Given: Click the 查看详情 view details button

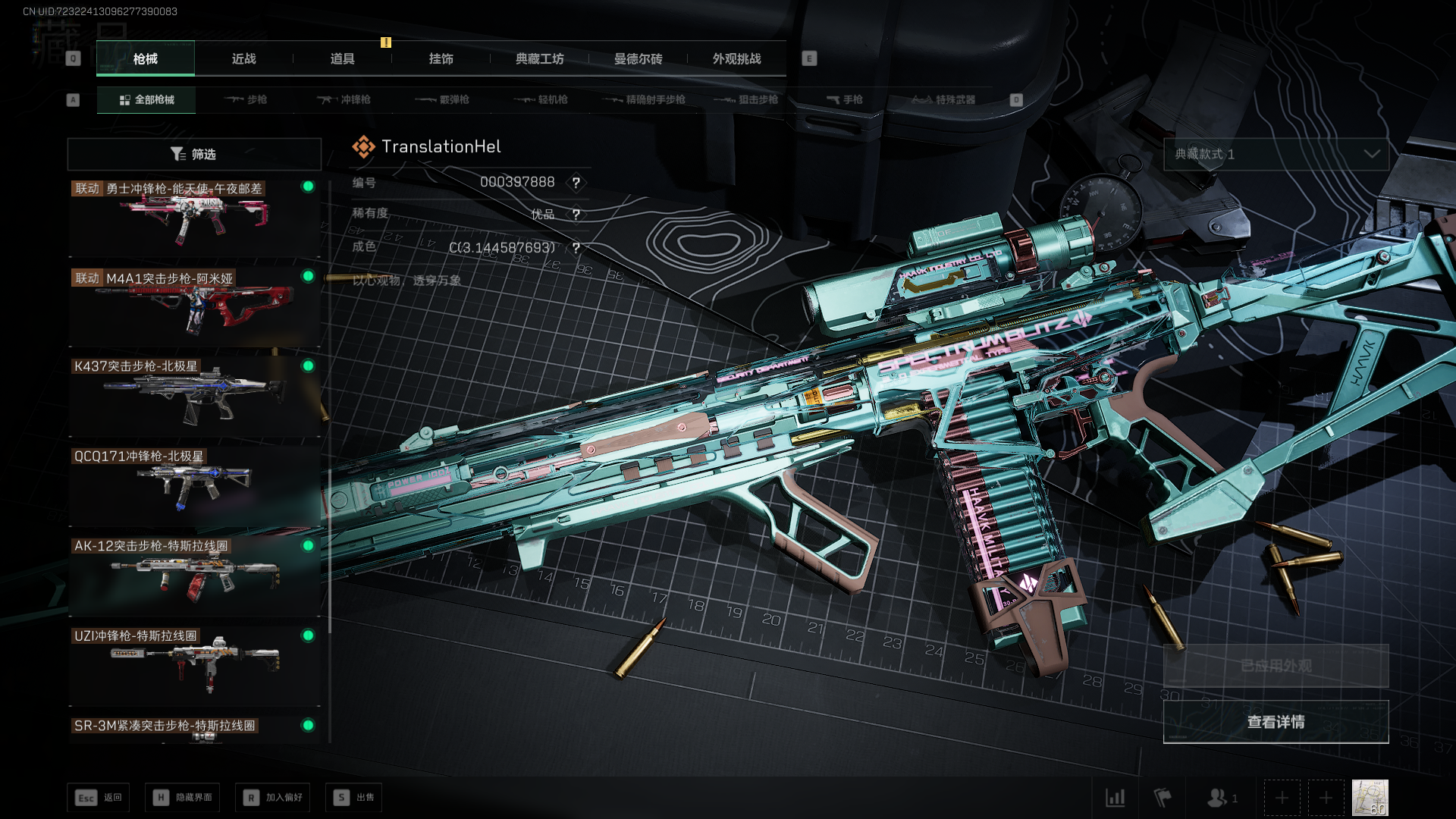Looking at the screenshot, I should 1276,722.
